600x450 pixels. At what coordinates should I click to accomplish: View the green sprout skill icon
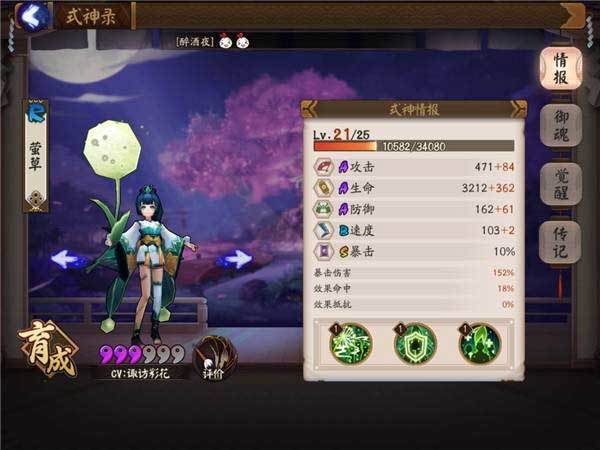(478, 345)
